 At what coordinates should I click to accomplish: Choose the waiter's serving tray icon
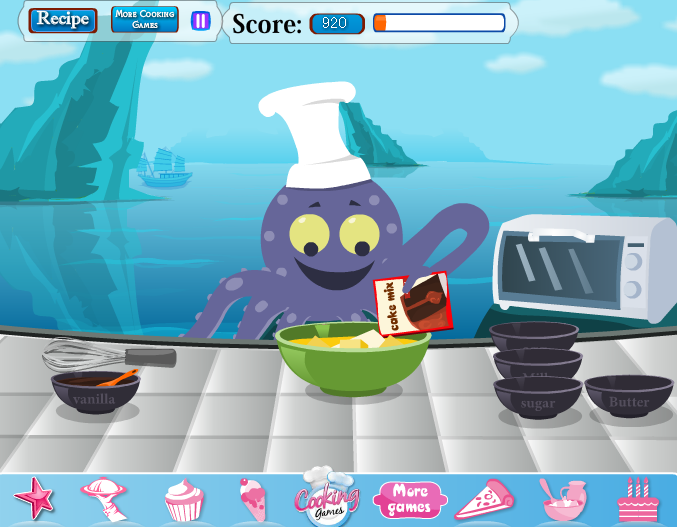point(104,497)
